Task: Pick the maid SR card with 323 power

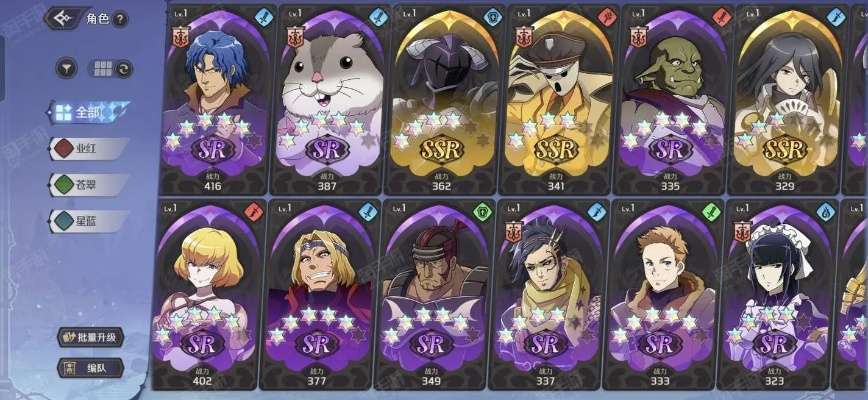Action: coord(777,295)
